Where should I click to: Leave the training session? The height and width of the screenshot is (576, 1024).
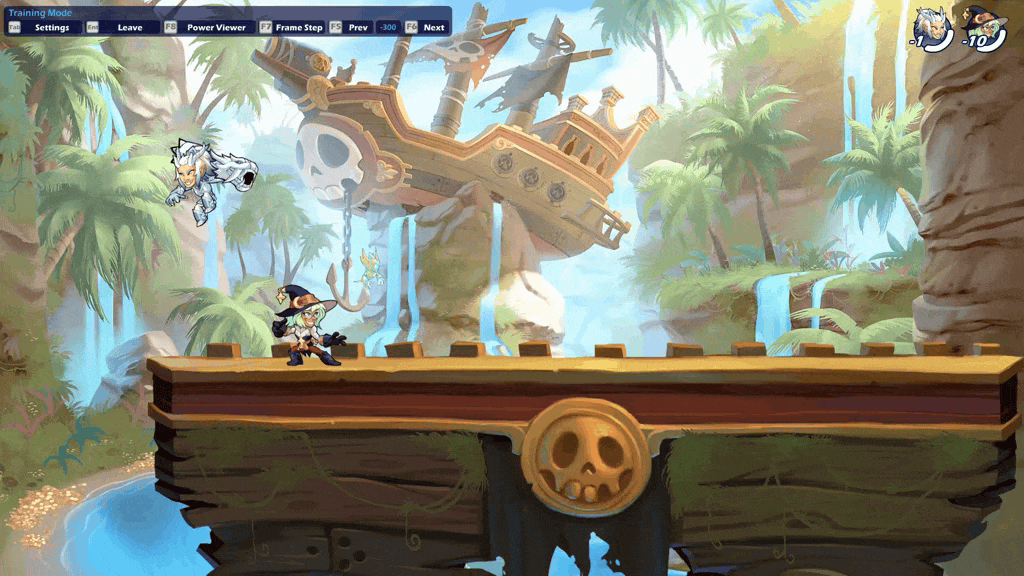point(129,28)
